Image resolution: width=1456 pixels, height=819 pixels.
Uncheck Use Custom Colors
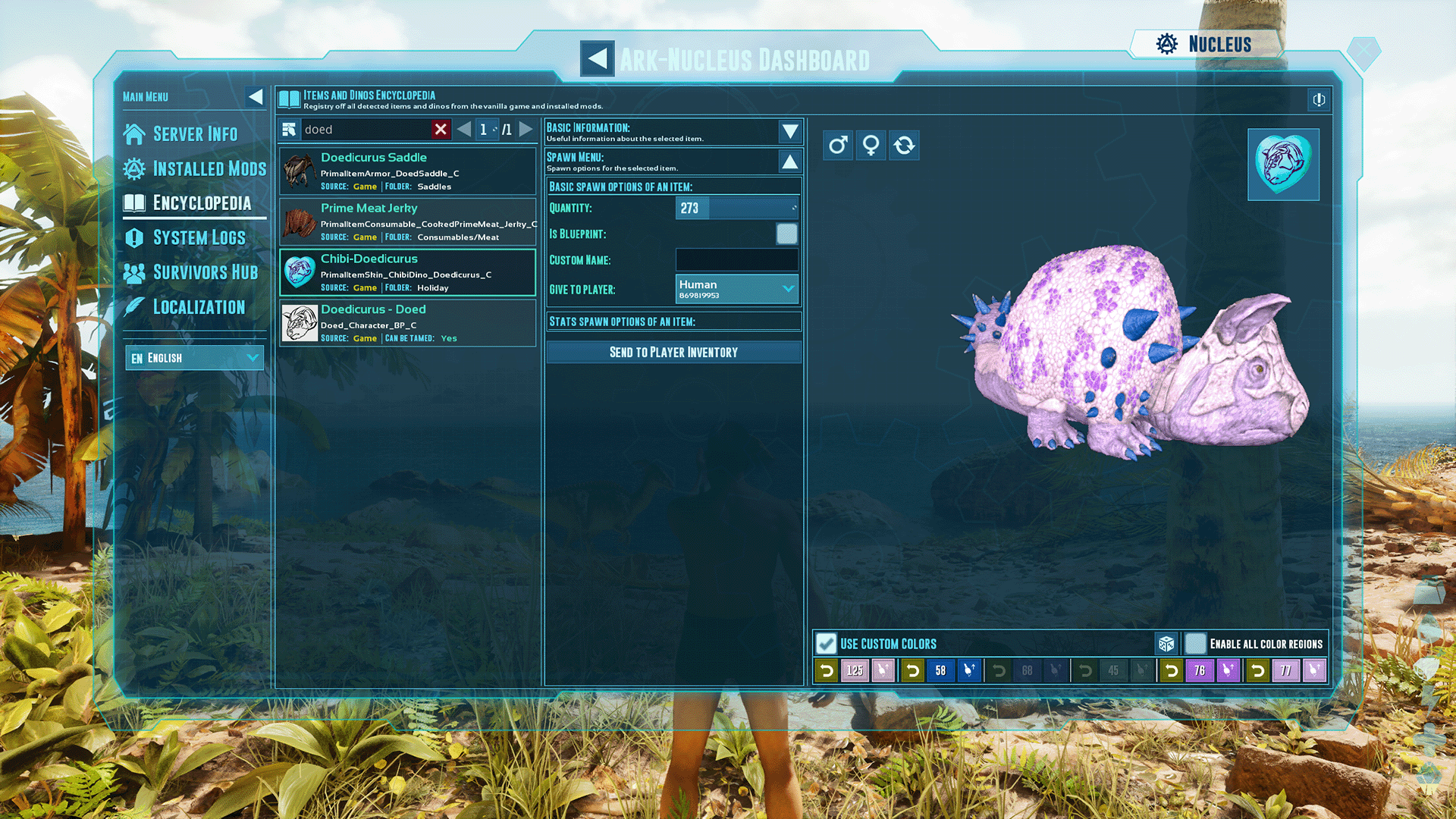[x=826, y=643]
